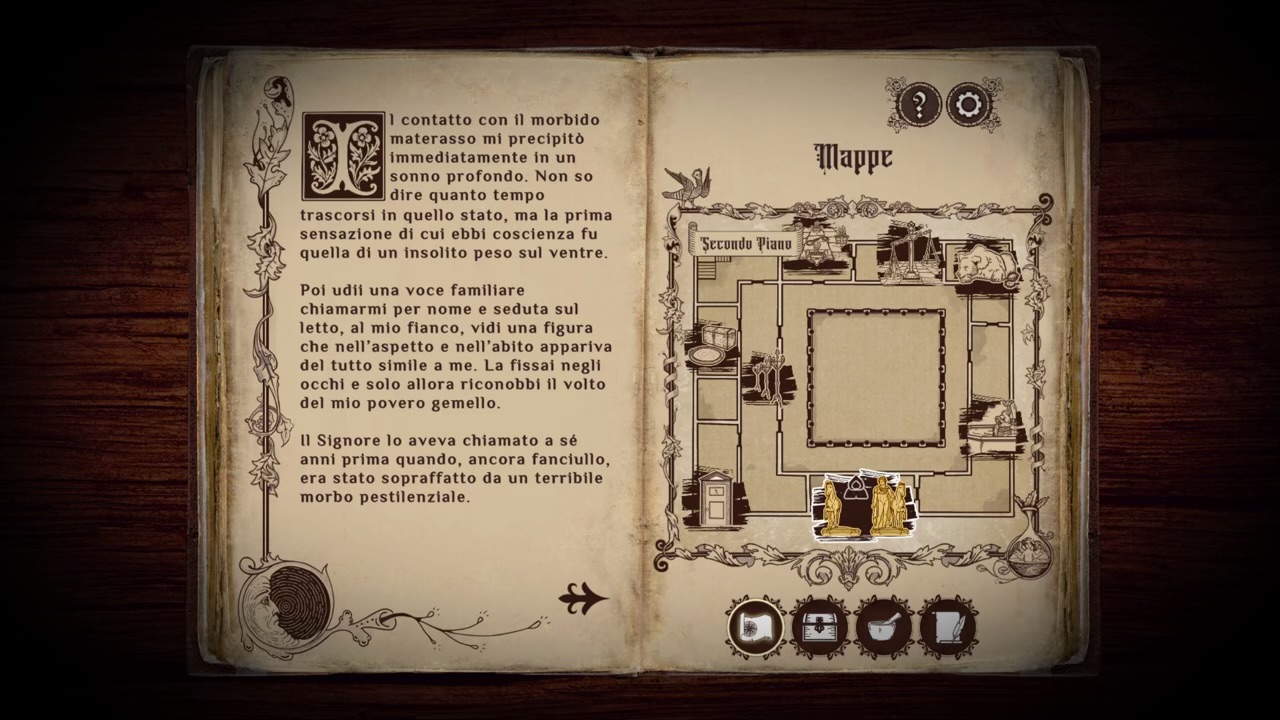Switch to the map scroll tab
Image resolution: width=1280 pixels, height=720 pixels.
coord(756,627)
